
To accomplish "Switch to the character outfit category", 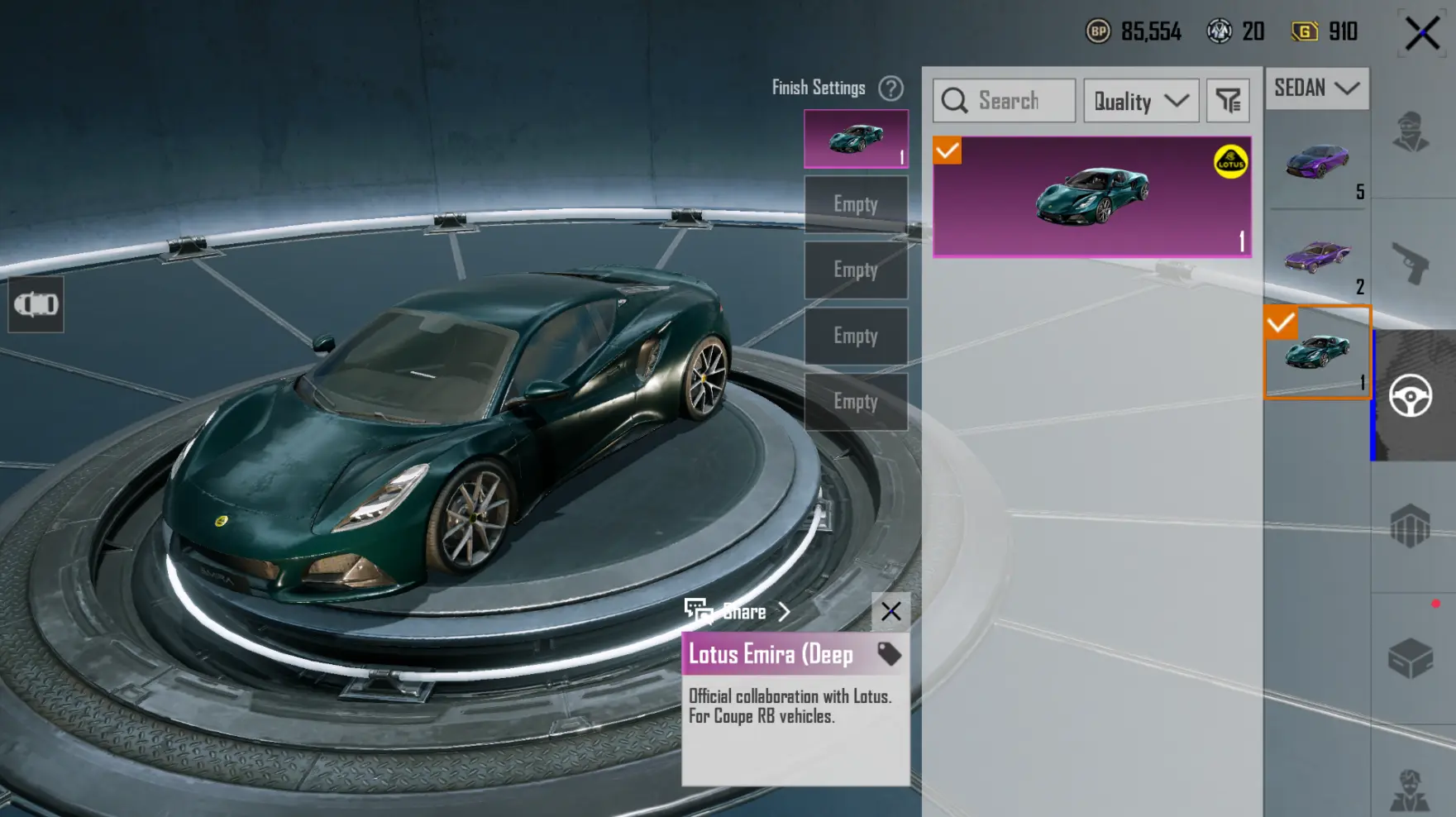I will (1411, 132).
